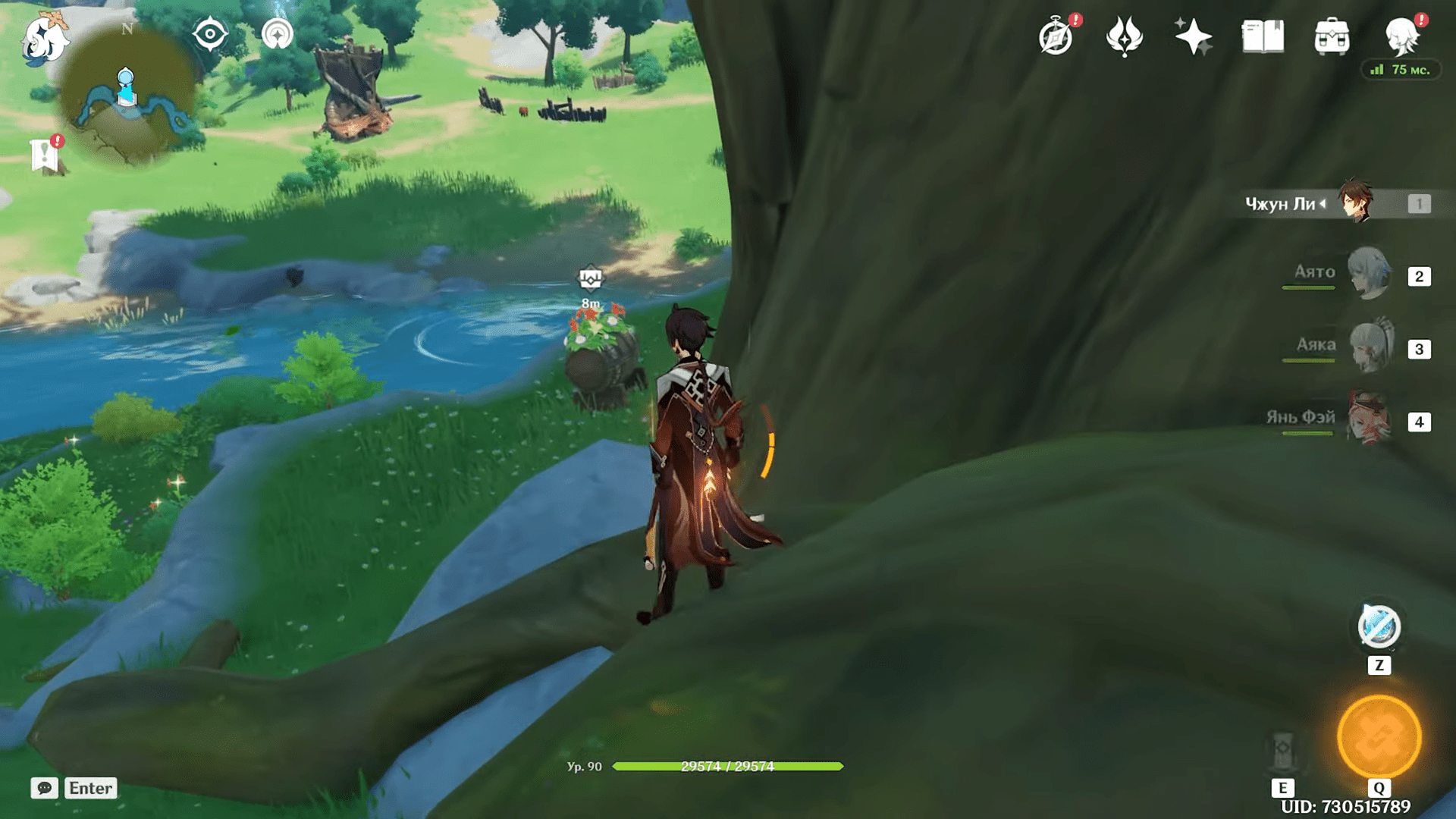
Task: Open the circular minimap
Action: [x=127, y=99]
